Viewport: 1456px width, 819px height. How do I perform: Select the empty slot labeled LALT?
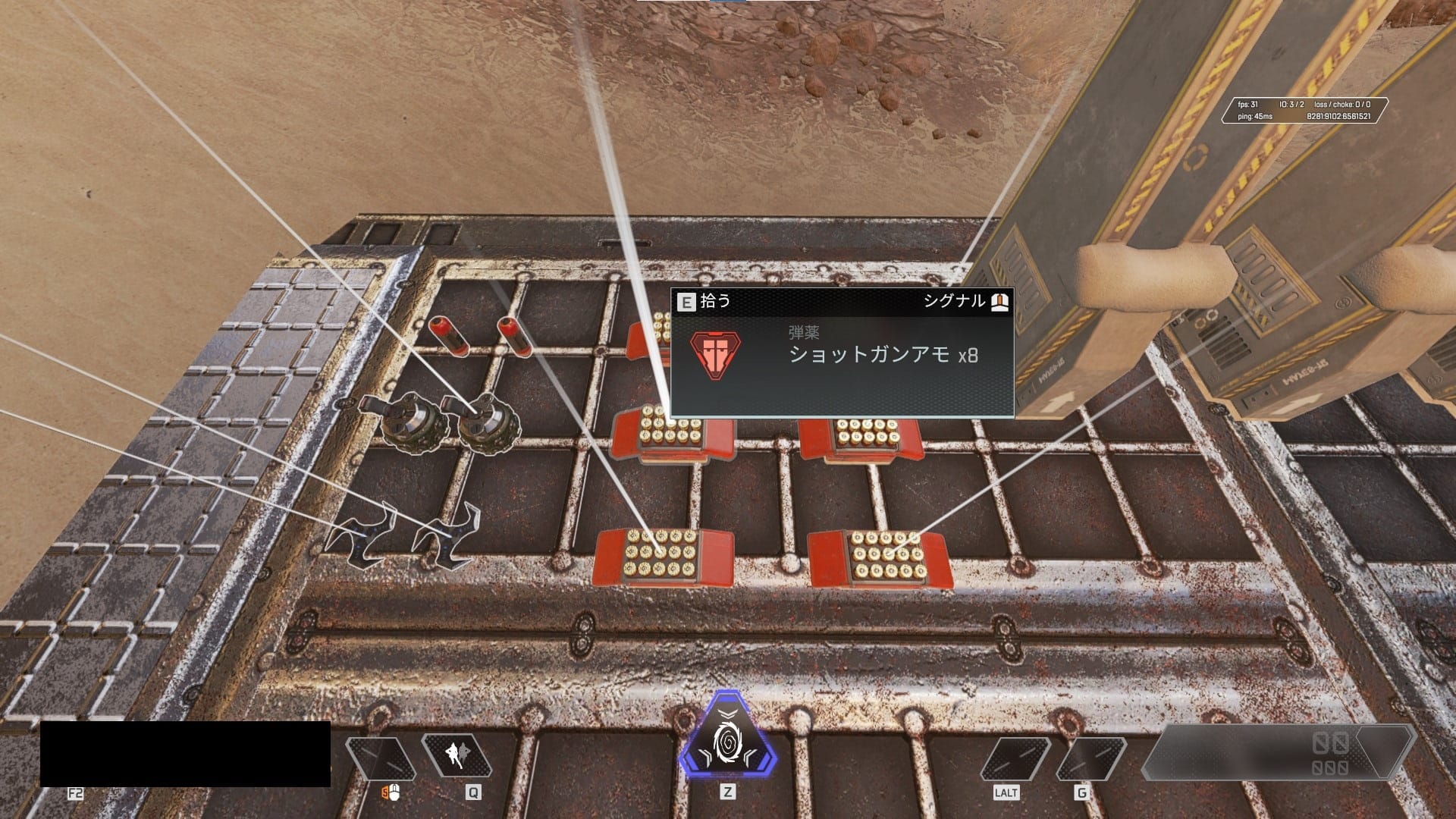pyautogui.click(x=1015, y=759)
